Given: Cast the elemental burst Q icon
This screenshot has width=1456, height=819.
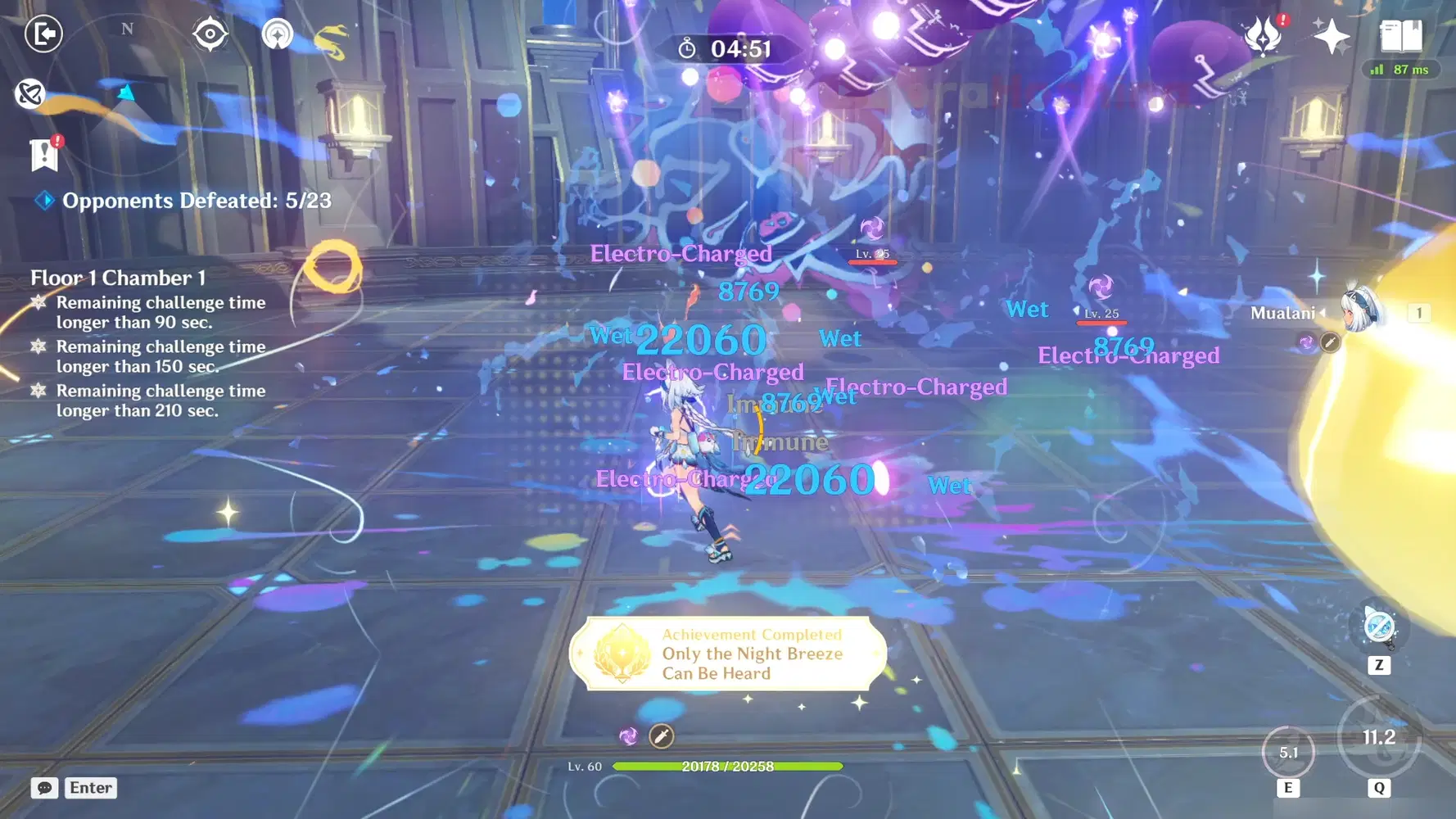Looking at the screenshot, I should click(x=1378, y=739).
